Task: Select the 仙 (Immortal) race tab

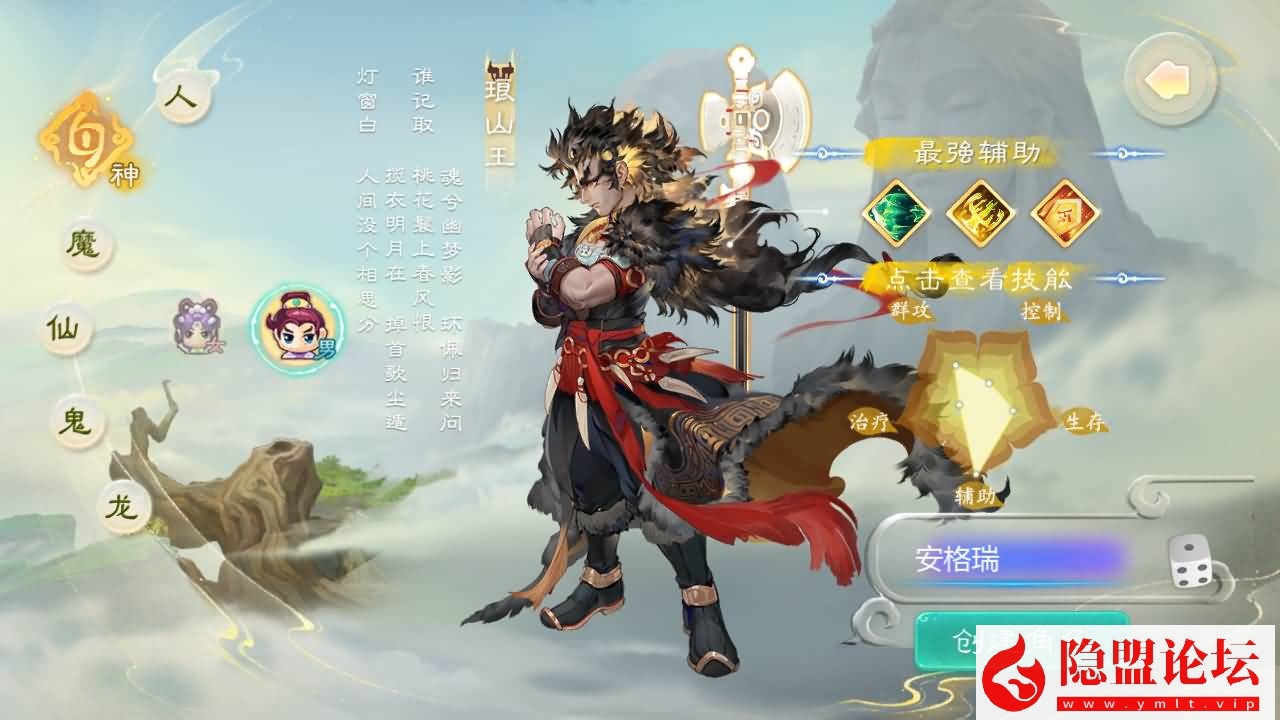Action: (66, 327)
